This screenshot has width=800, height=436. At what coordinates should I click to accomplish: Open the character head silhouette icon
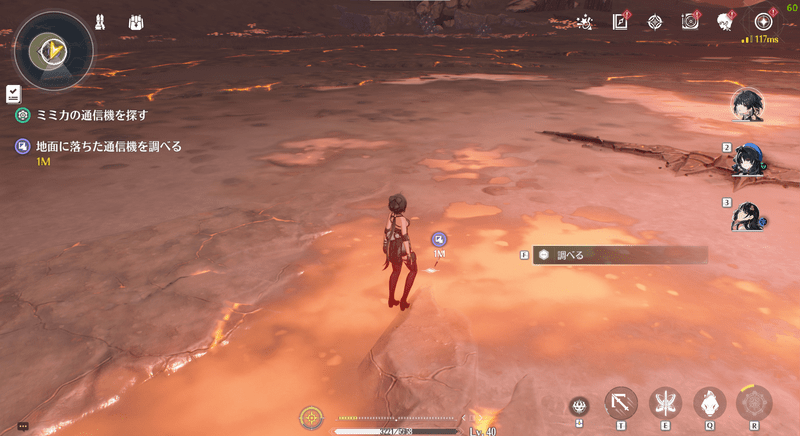click(725, 21)
